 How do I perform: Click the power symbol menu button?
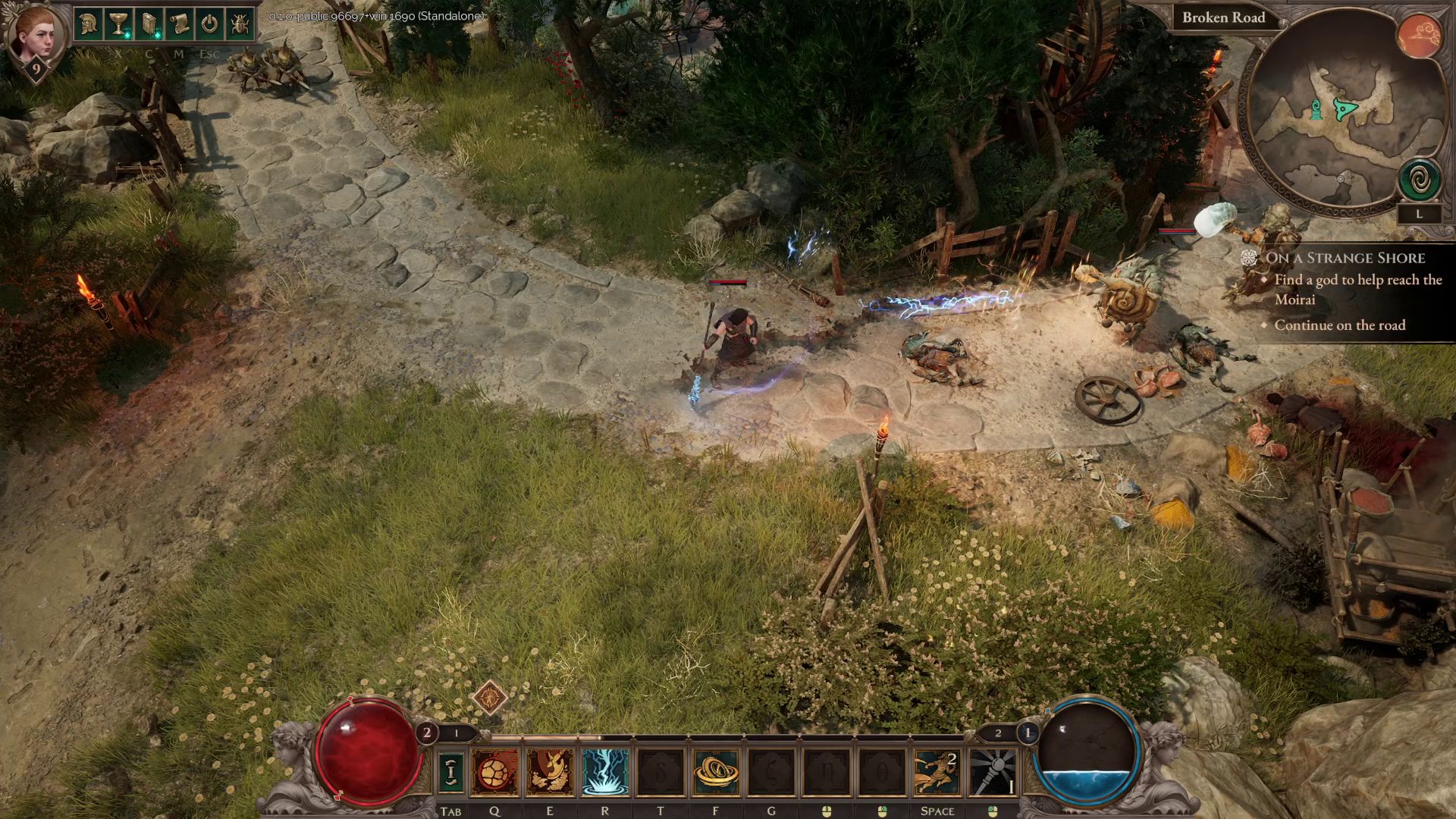click(209, 24)
